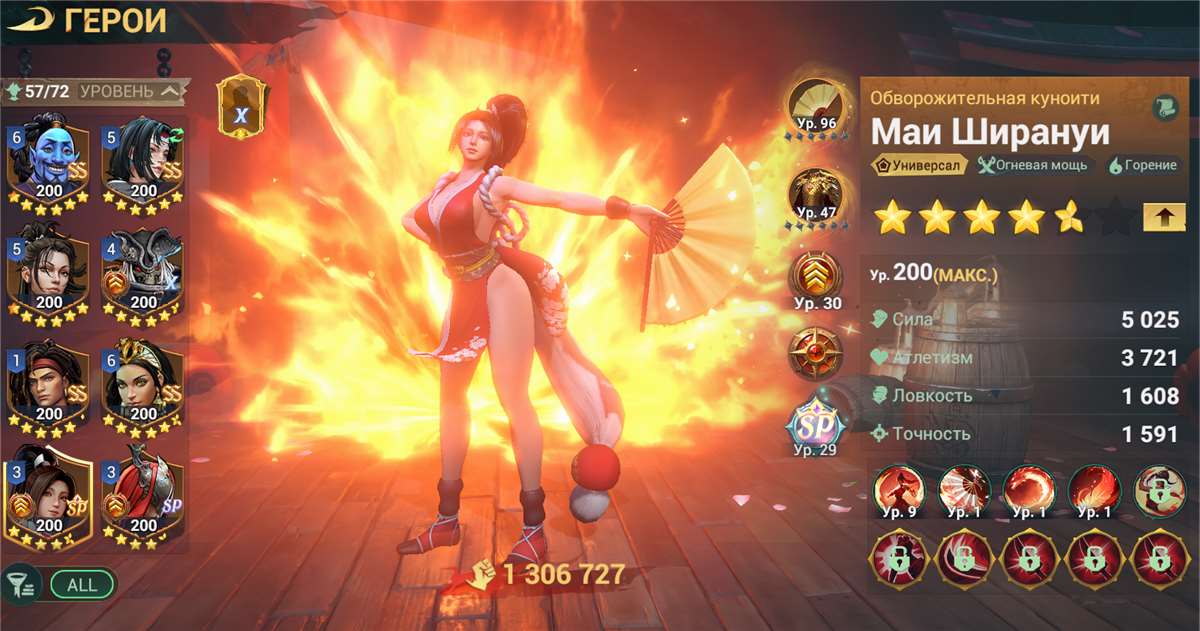Select Mai Shiranui's portrait in the hero list
Screen dimensions: 1200x631
coord(48,498)
